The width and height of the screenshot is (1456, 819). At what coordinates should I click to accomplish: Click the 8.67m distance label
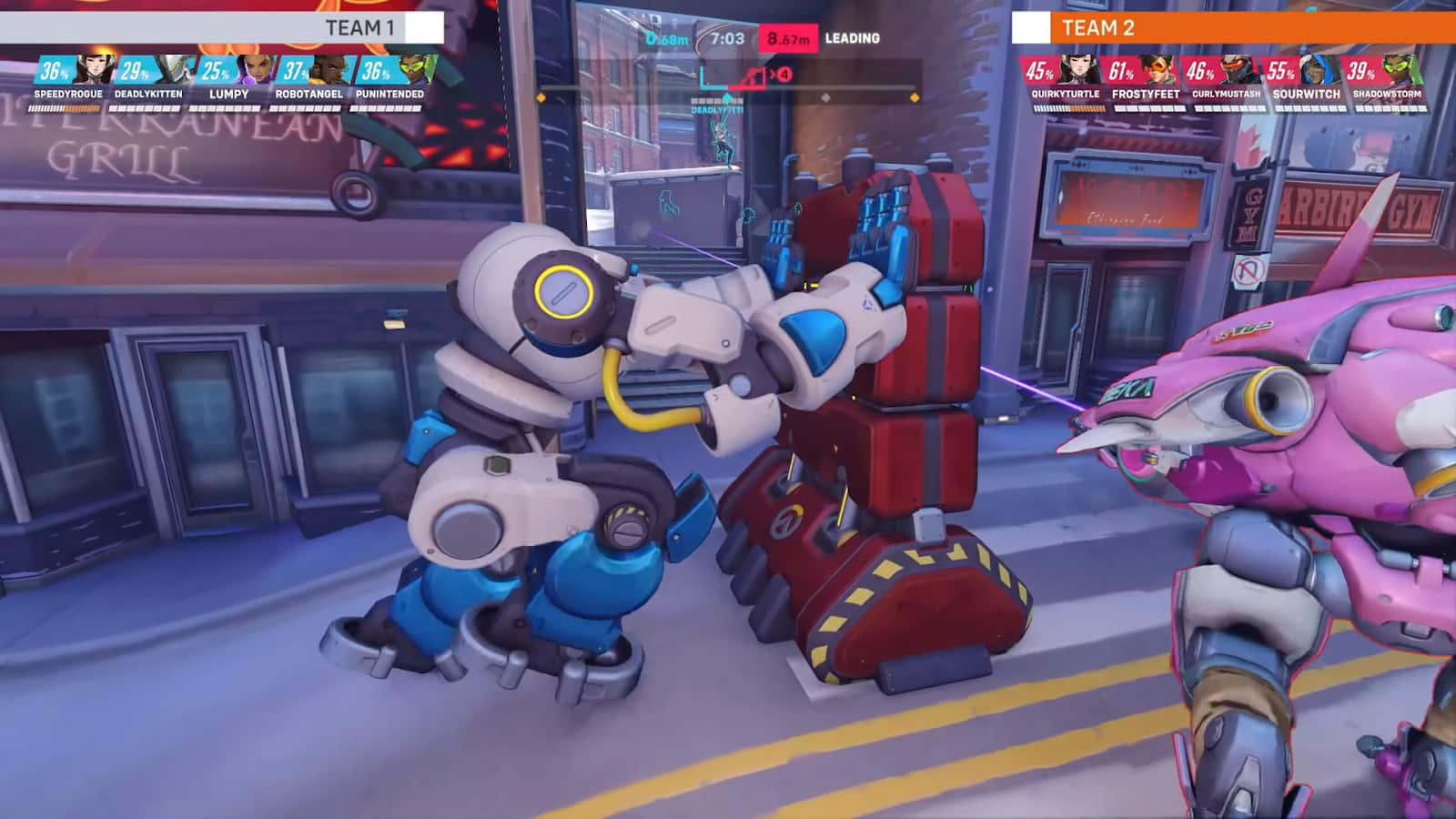[788, 38]
